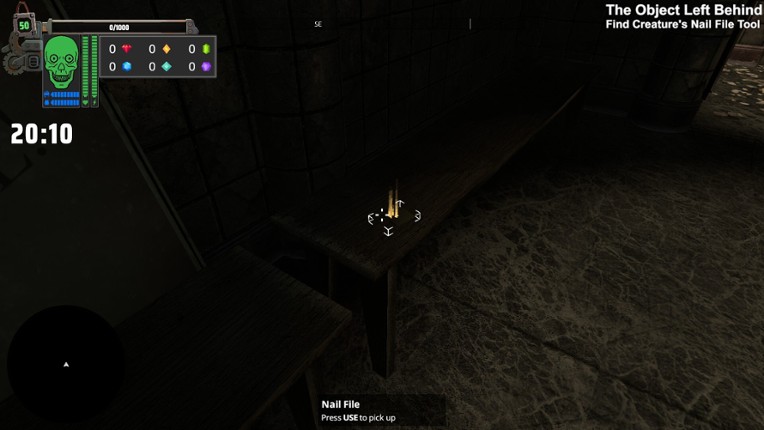Choose the purple amethyst gem icon
This screenshot has width=764, height=430.
coord(206,67)
